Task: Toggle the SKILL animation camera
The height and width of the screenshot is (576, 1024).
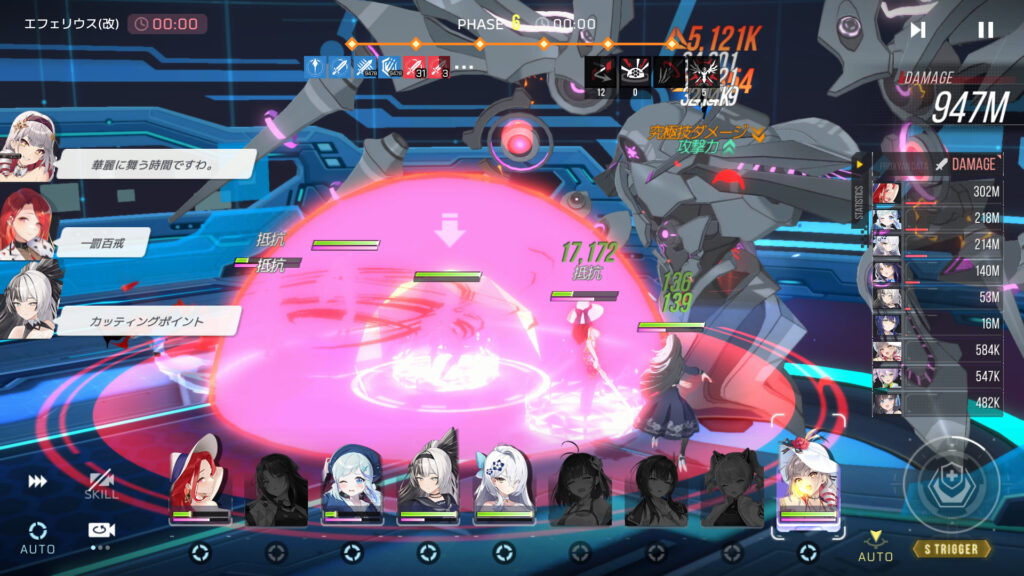Action: (x=100, y=484)
